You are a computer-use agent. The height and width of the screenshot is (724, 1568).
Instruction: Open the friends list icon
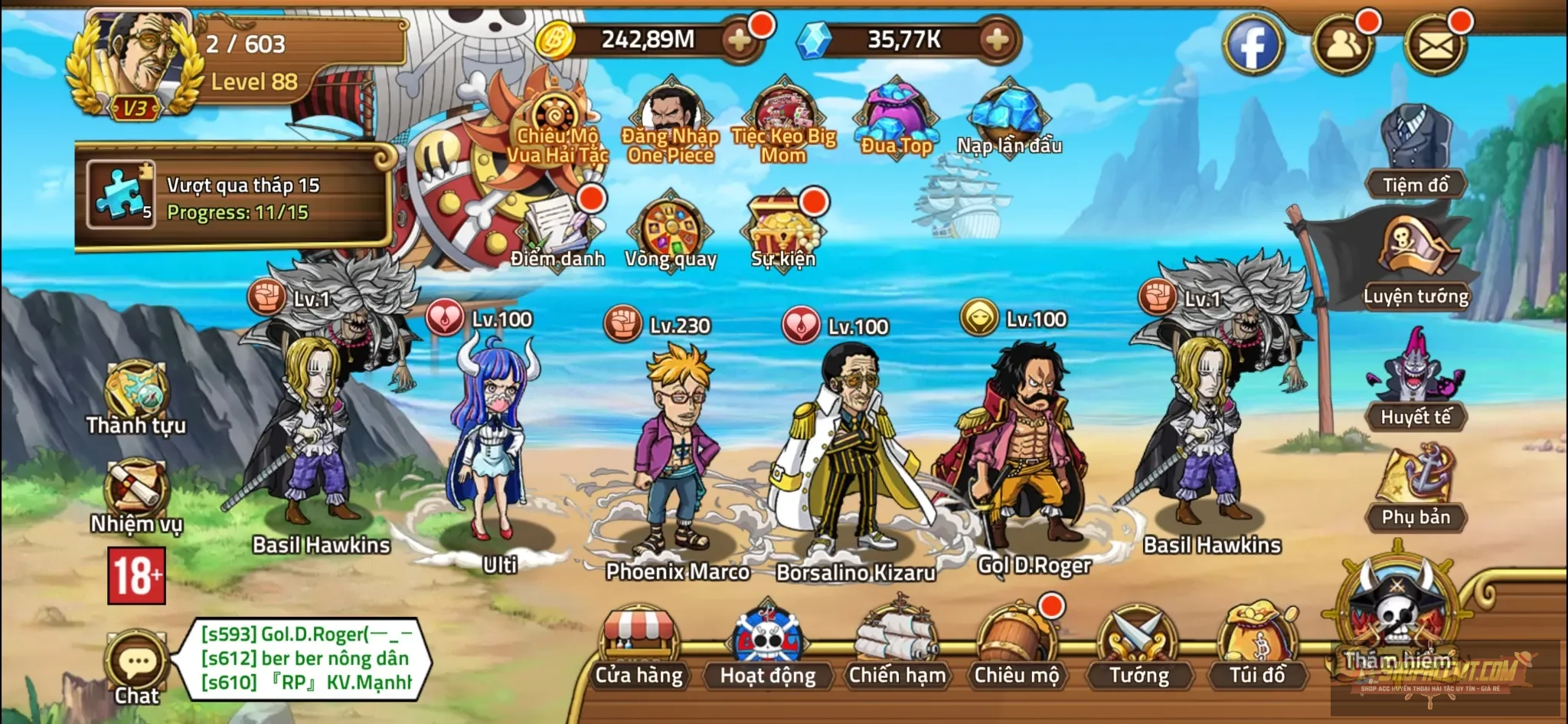tap(1342, 44)
